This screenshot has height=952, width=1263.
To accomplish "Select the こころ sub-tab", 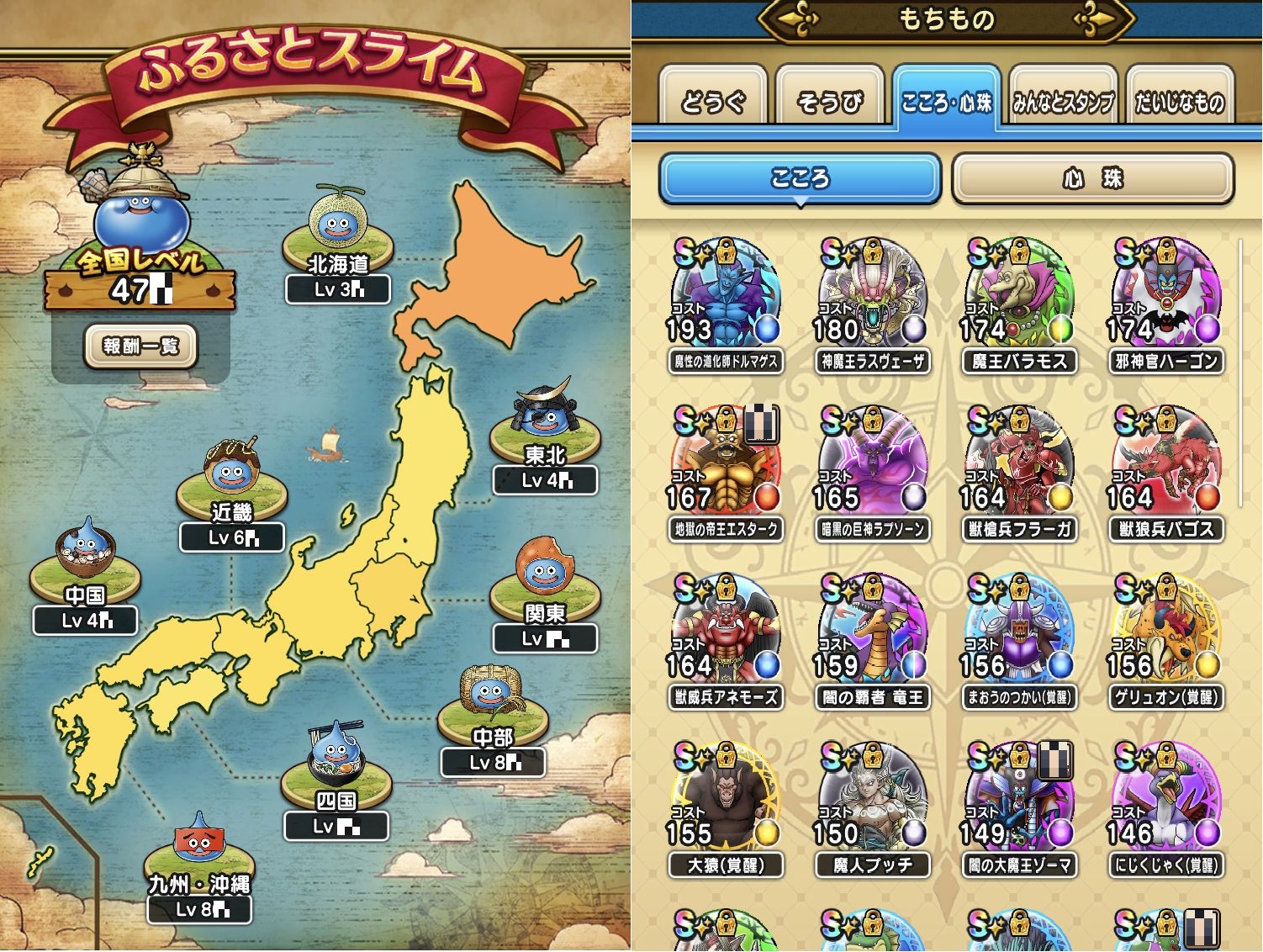I will click(x=799, y=178).
